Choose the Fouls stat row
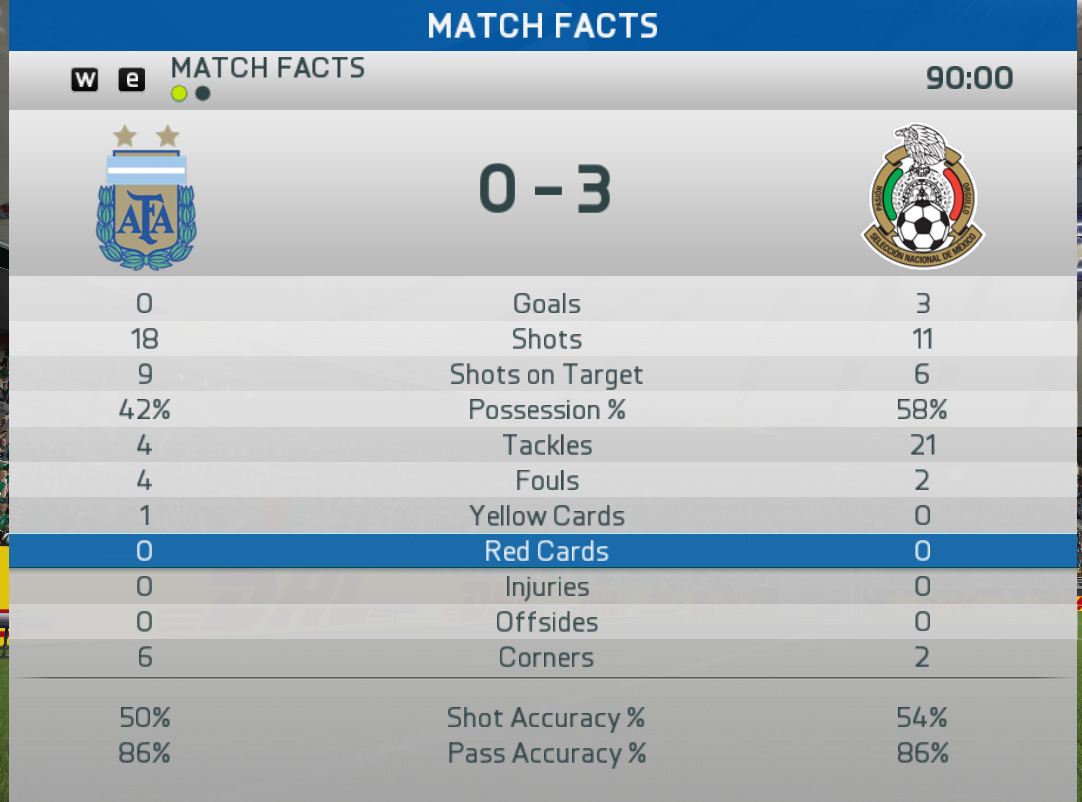 546,481
